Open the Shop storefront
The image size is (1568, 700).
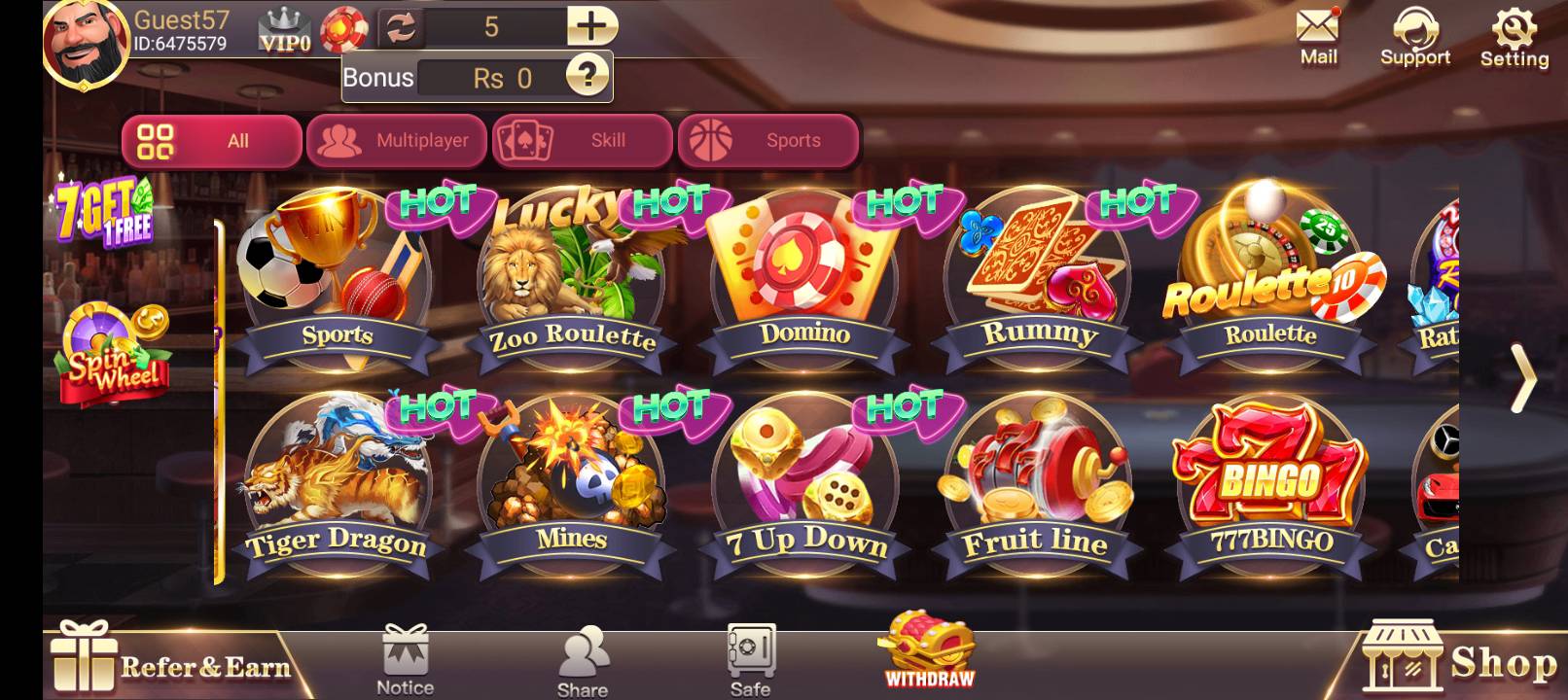(x=1459, y=661)
